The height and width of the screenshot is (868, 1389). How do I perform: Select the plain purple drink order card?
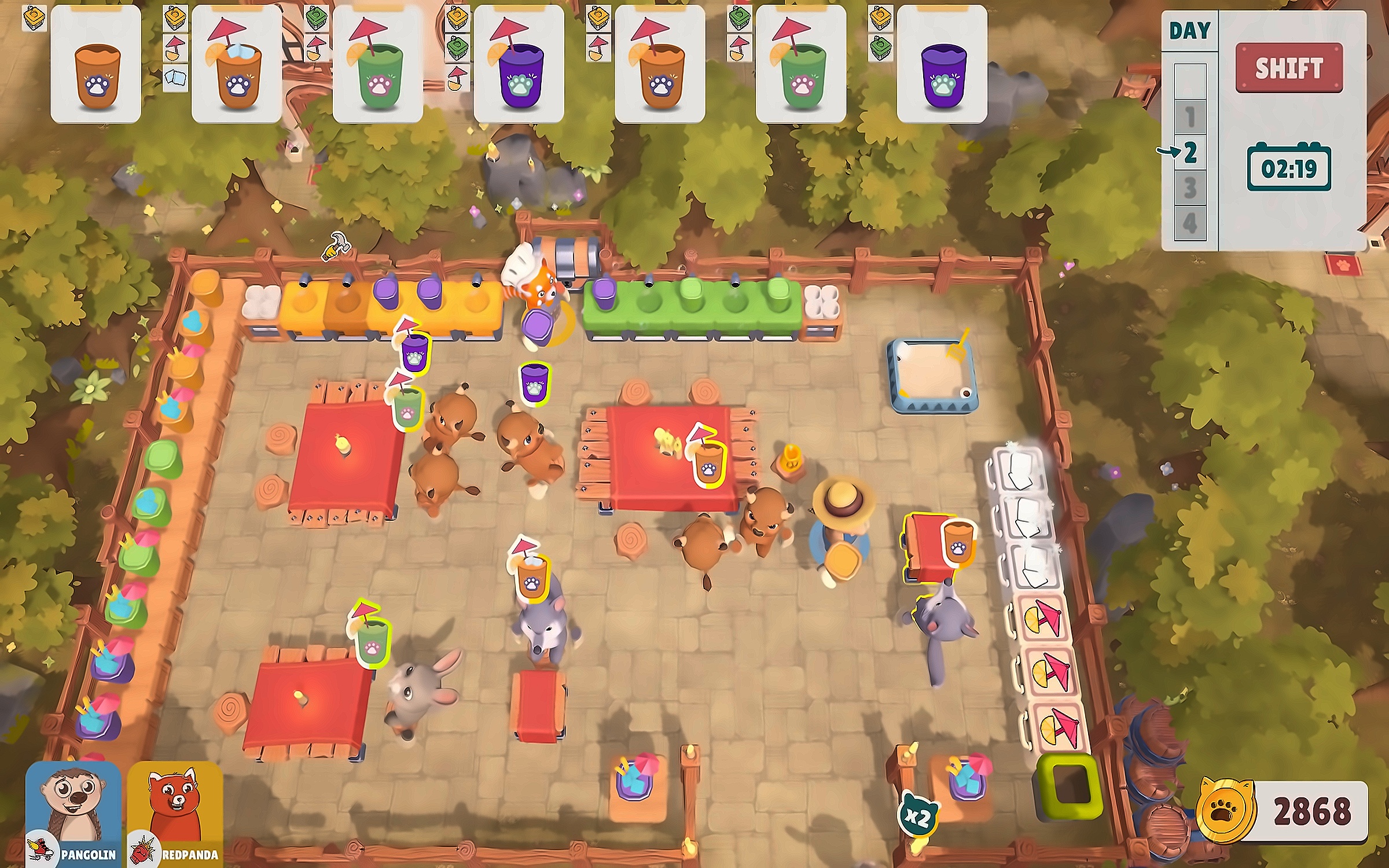[942, 64]
